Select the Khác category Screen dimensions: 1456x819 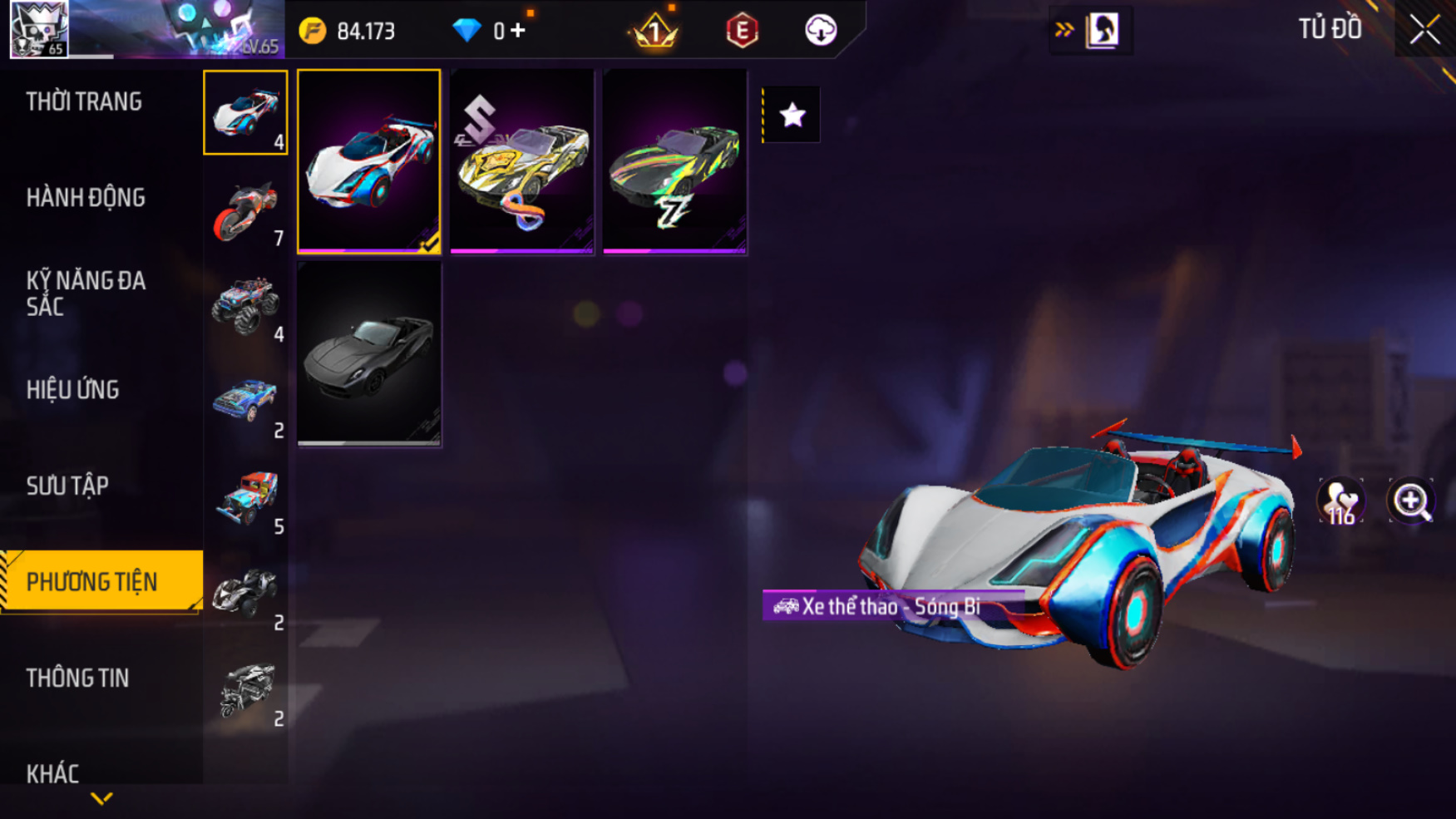tap(52, 773)
